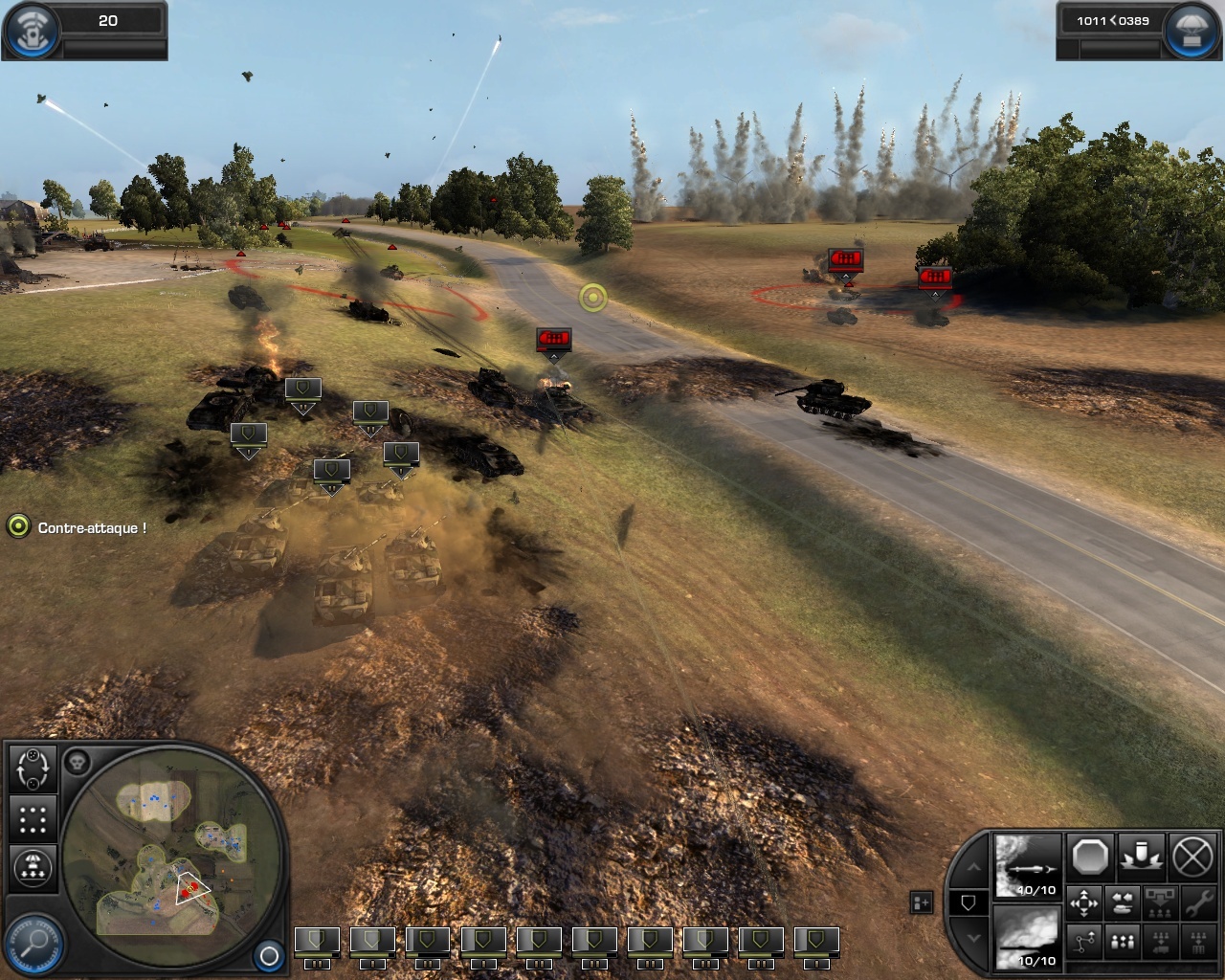This screenshot has height=980, width=1225.
Task: Select the ground attack shell command
Action: click(x=1142, y=857)
